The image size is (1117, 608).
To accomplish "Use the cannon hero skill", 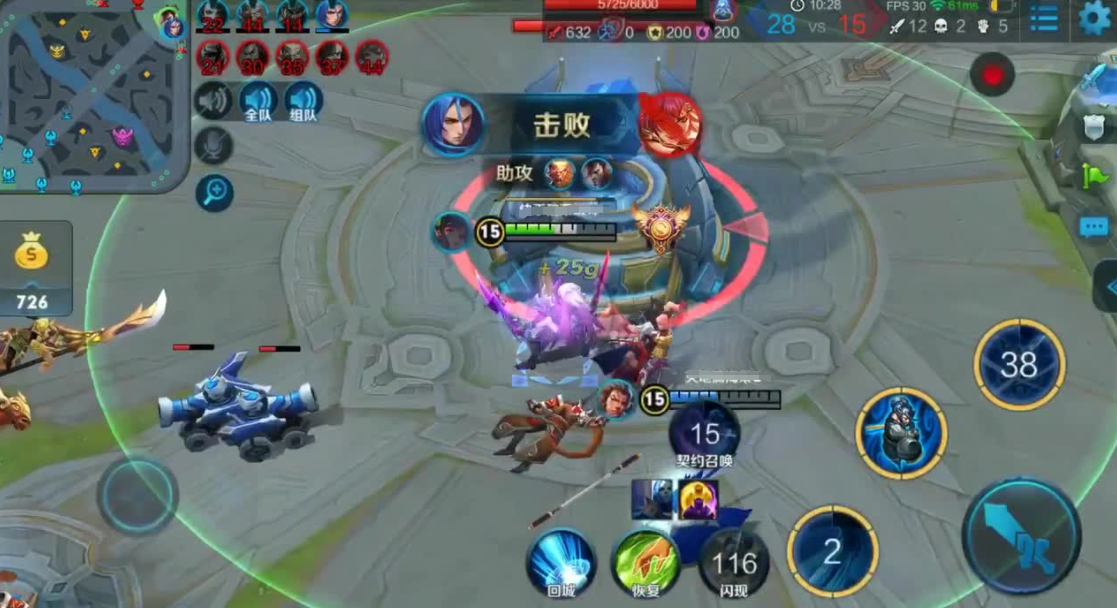I will (901, 433).
